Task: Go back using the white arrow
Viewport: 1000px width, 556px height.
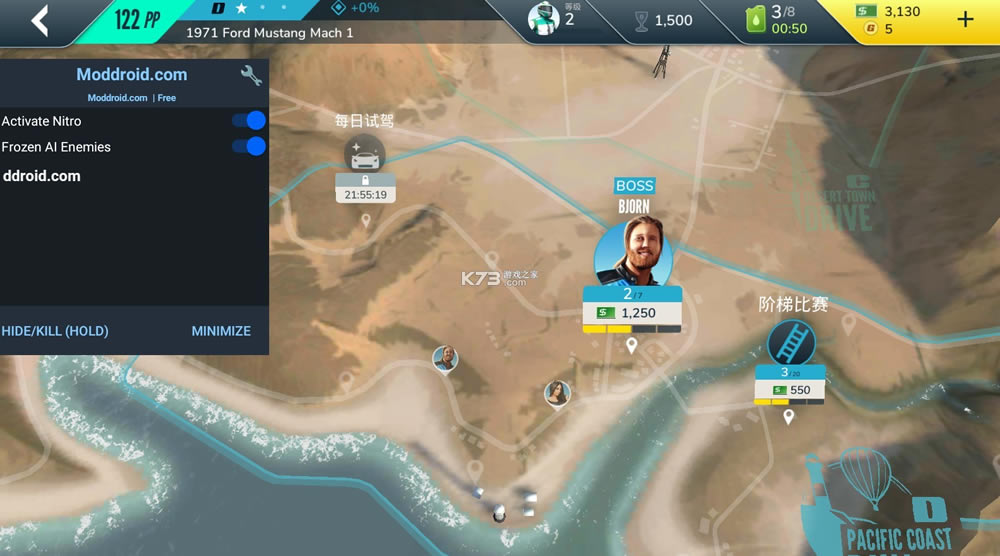Action: (x=40, y=20)
